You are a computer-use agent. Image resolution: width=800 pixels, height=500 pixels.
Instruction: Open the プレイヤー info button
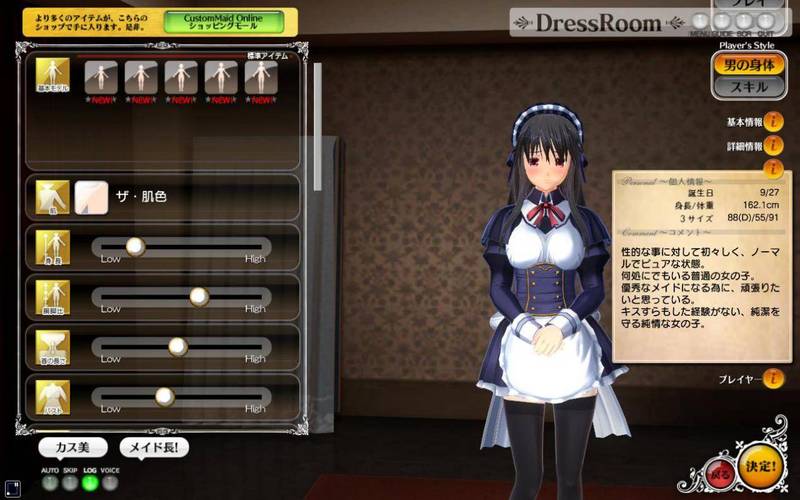773,379
